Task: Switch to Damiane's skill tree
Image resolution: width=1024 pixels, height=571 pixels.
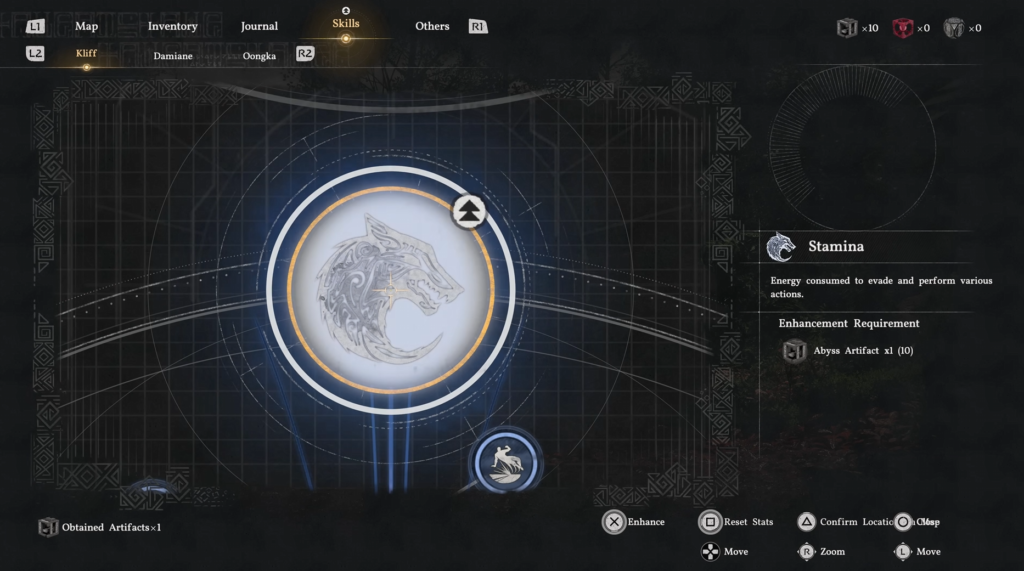Action: 173,56
